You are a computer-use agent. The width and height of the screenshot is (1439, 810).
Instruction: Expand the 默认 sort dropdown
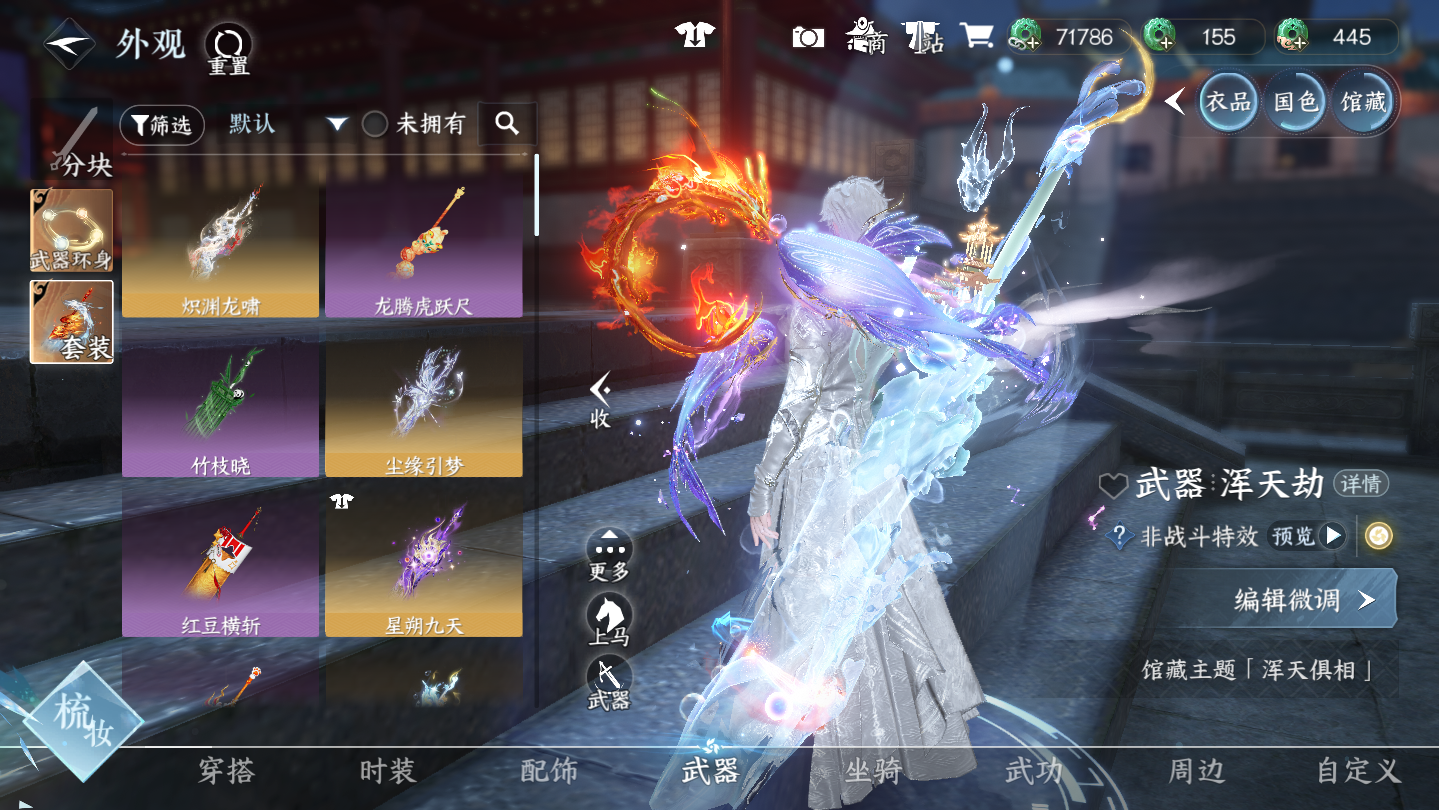click(337, 125)
